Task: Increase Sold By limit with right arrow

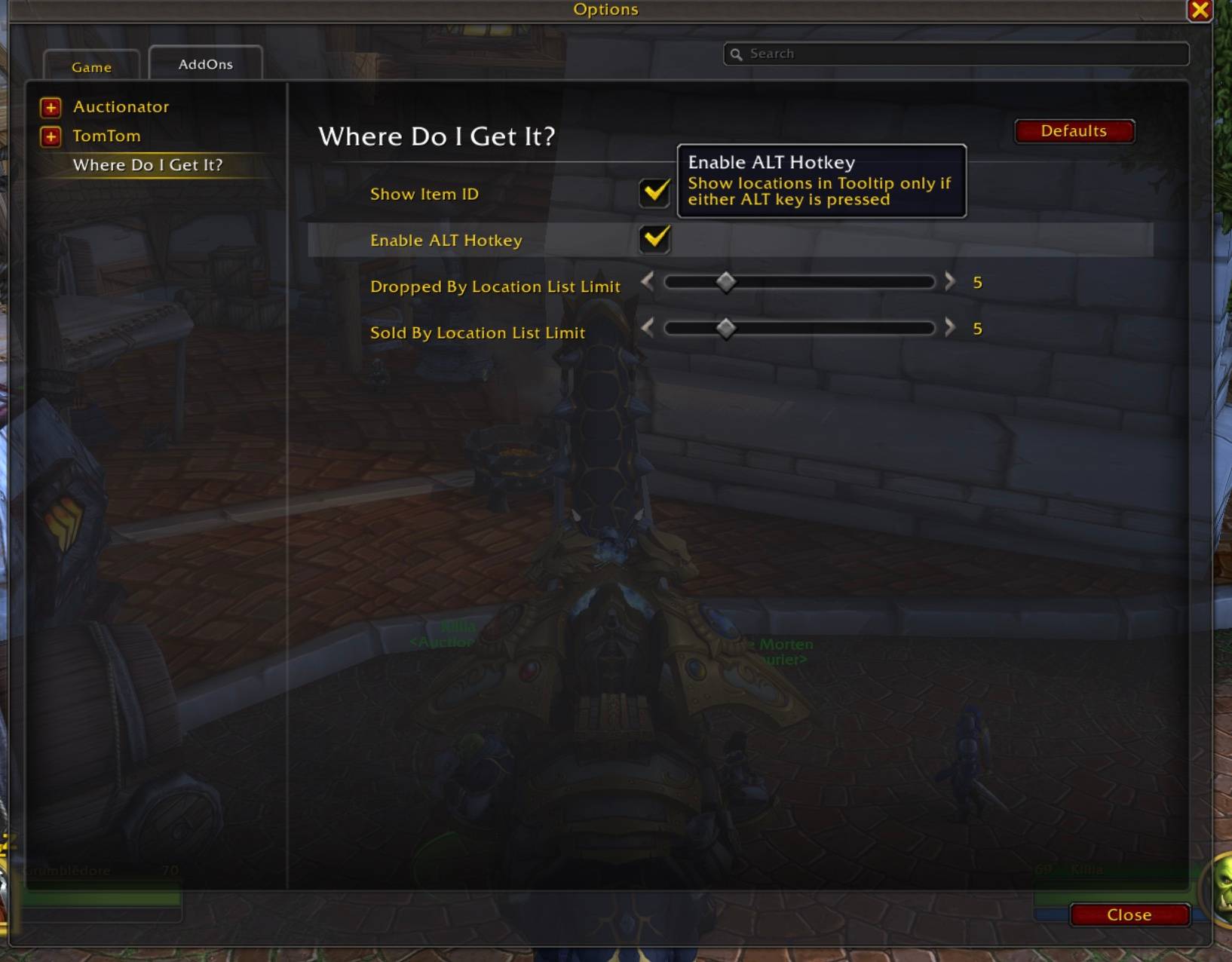Action: click(x=949, y=328)
